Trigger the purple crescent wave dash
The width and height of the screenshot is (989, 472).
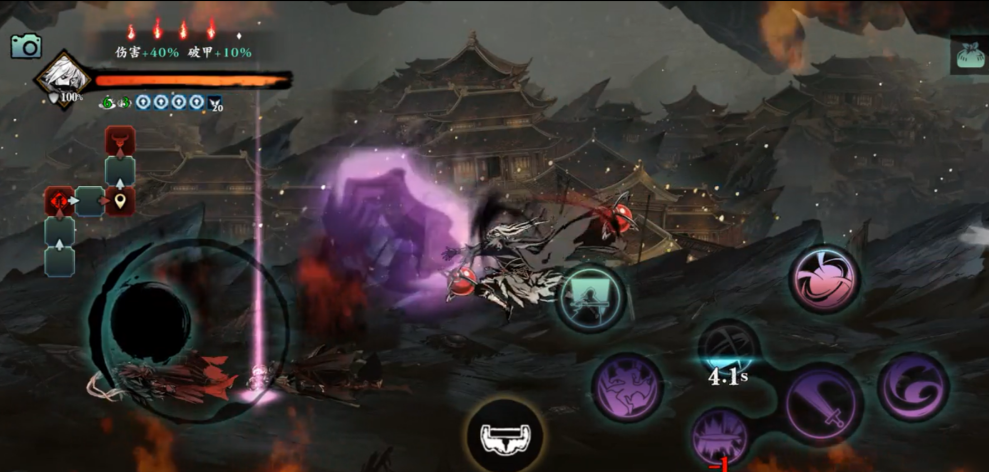(x=912, y=387)
